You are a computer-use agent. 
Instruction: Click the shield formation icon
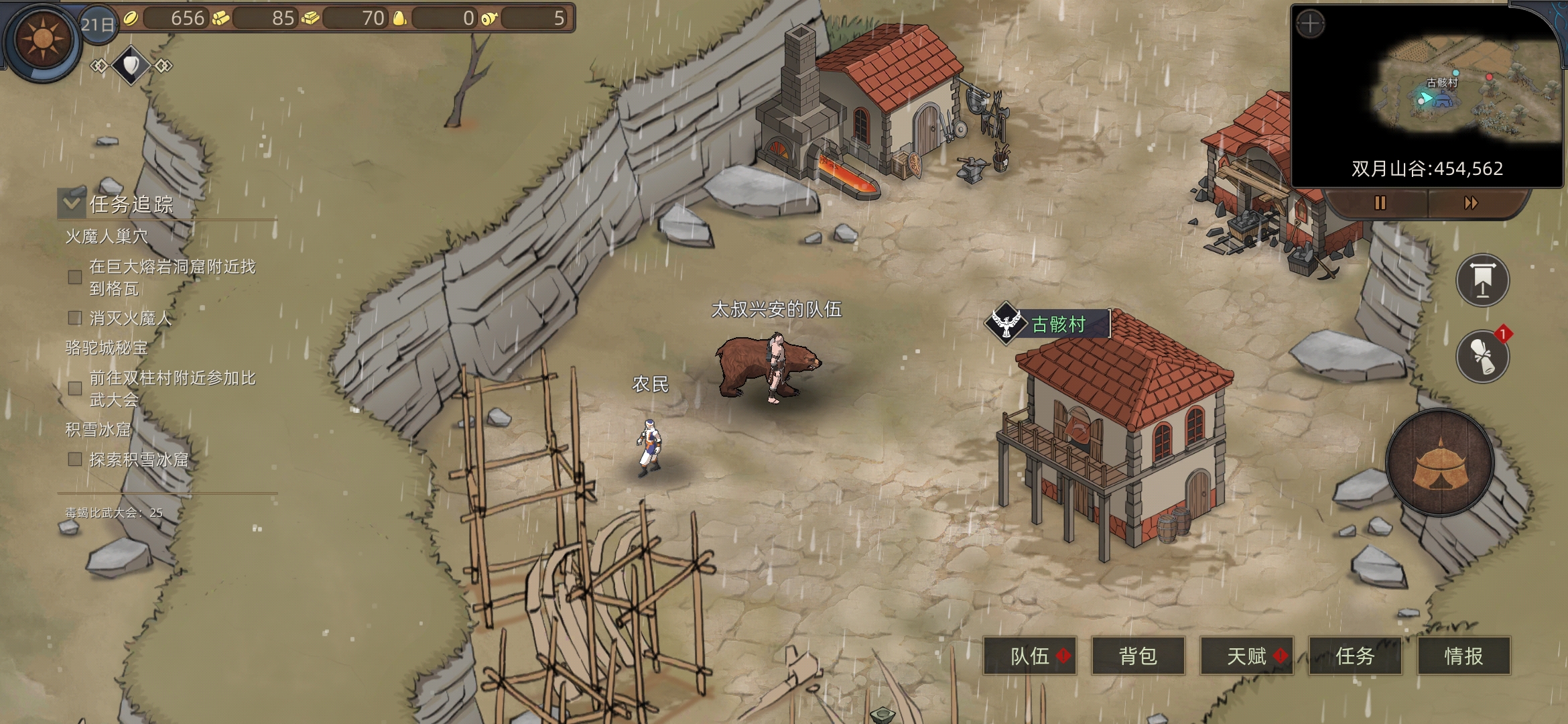131,65
